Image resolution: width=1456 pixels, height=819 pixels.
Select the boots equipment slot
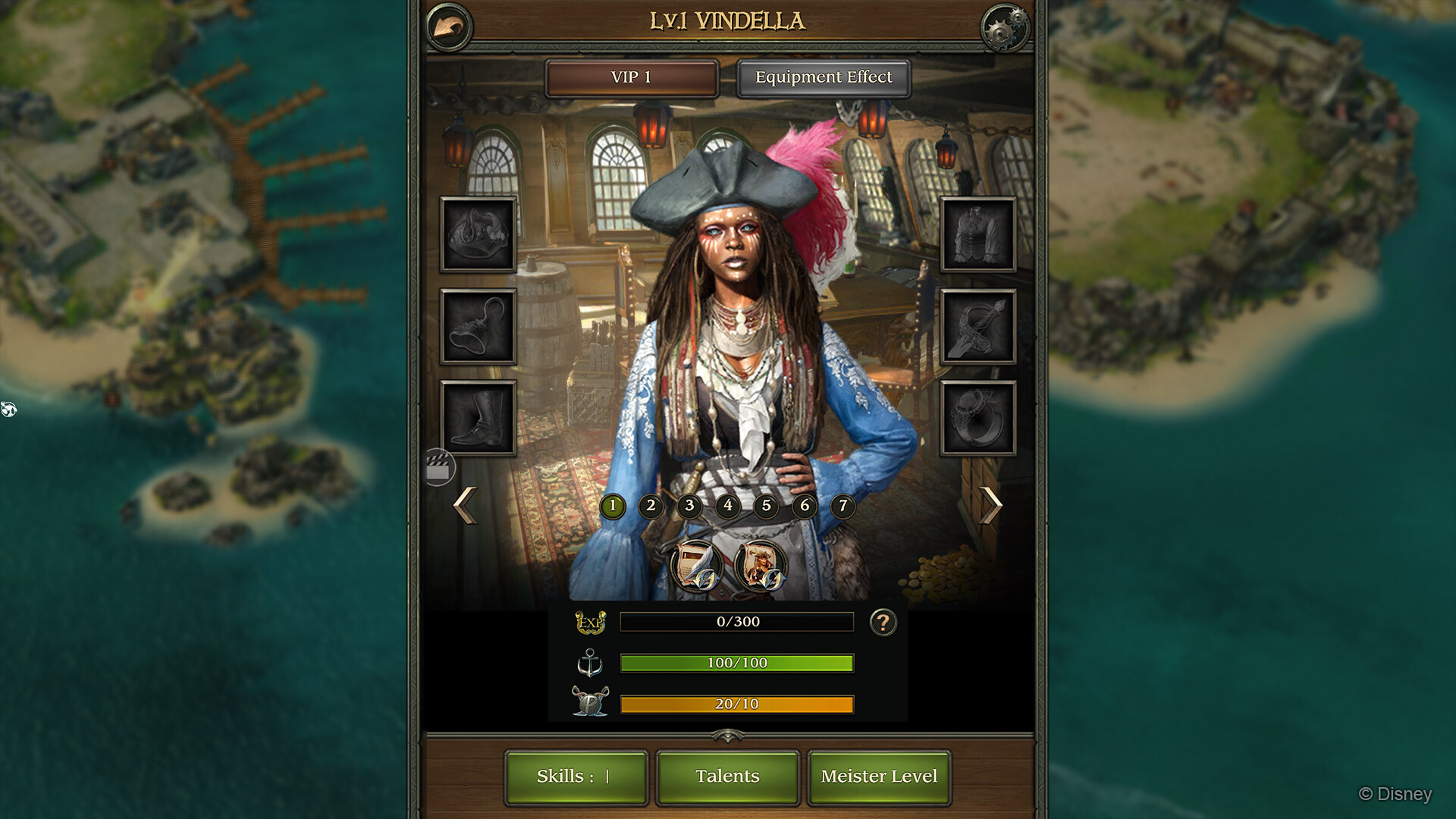tap(479, 416)
